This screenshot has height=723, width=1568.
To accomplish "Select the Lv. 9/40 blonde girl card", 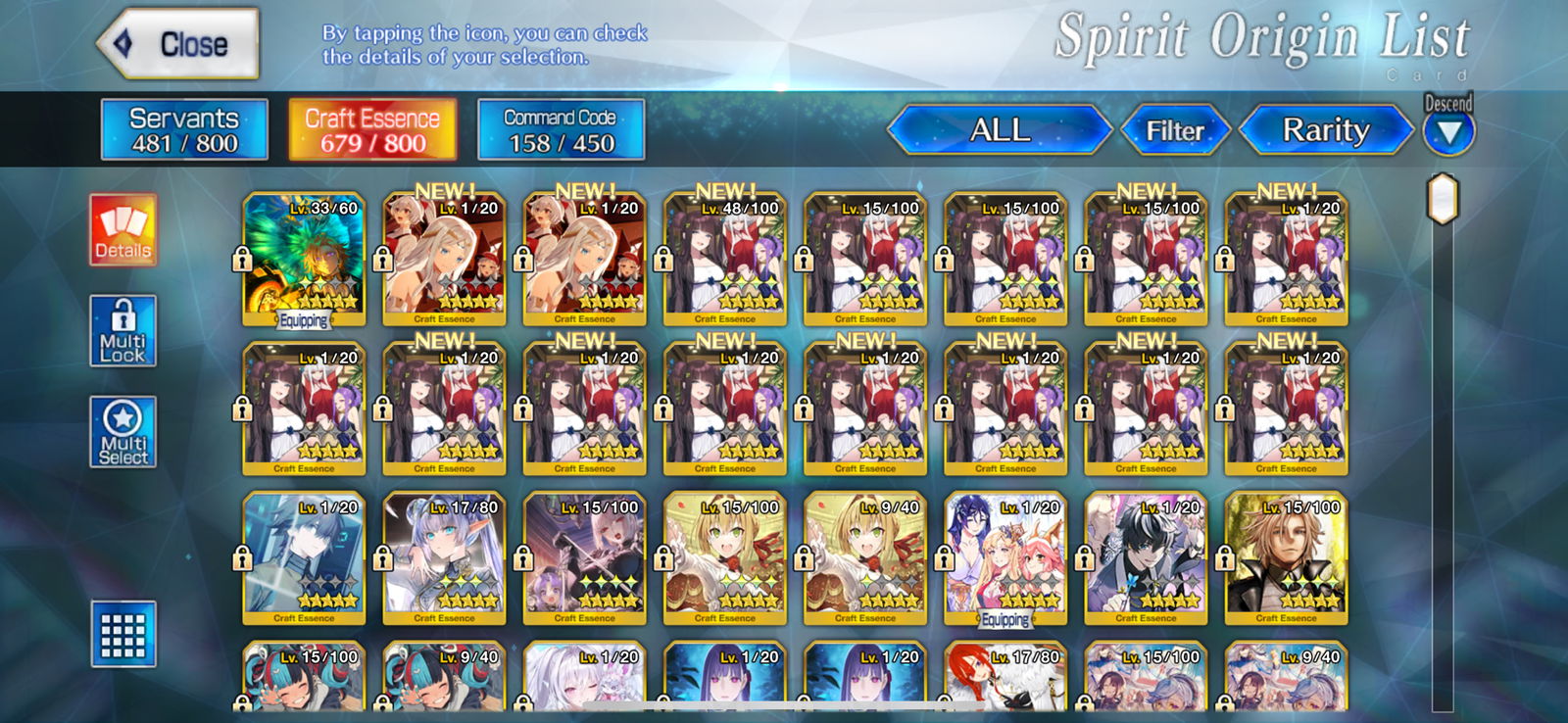I will tap(865, 557).
